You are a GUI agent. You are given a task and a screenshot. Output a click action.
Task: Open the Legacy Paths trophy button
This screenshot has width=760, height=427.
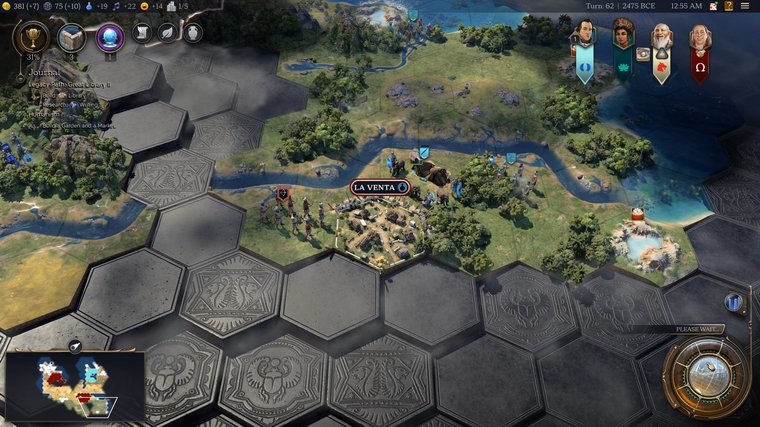(32, 40)
